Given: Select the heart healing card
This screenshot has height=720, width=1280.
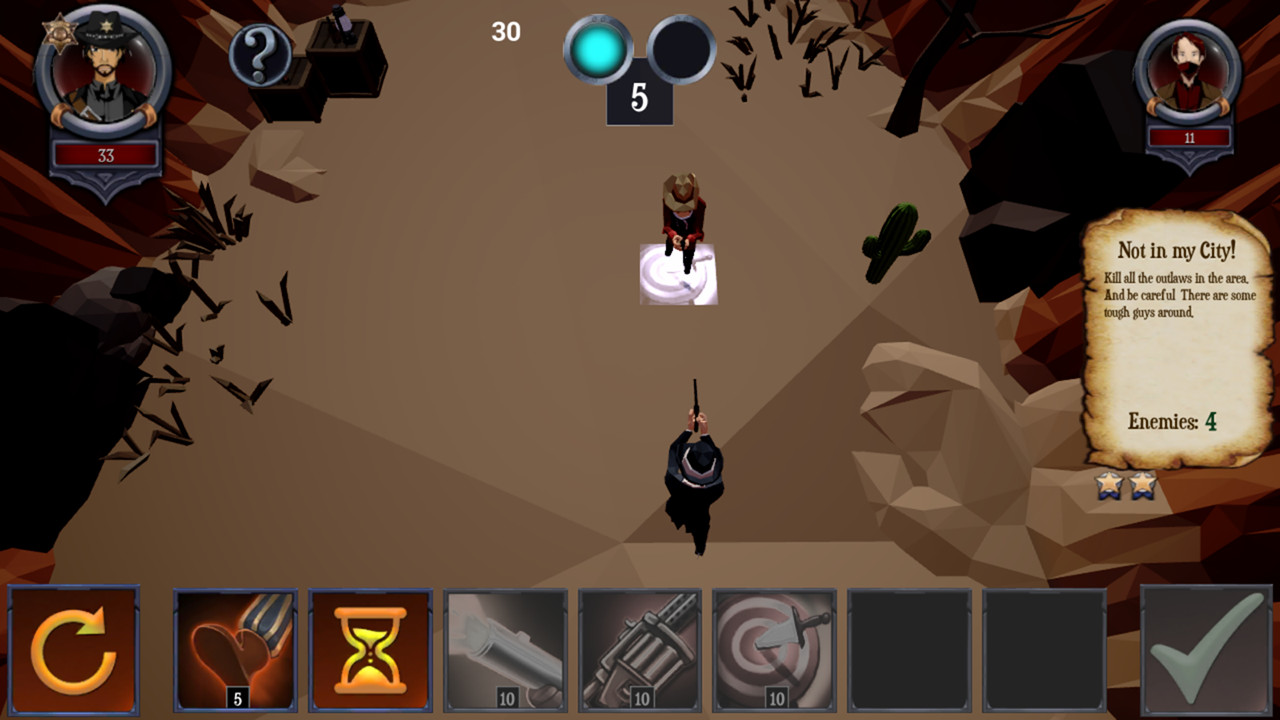Looking at the screenshot, I should [x=236, y=651].
